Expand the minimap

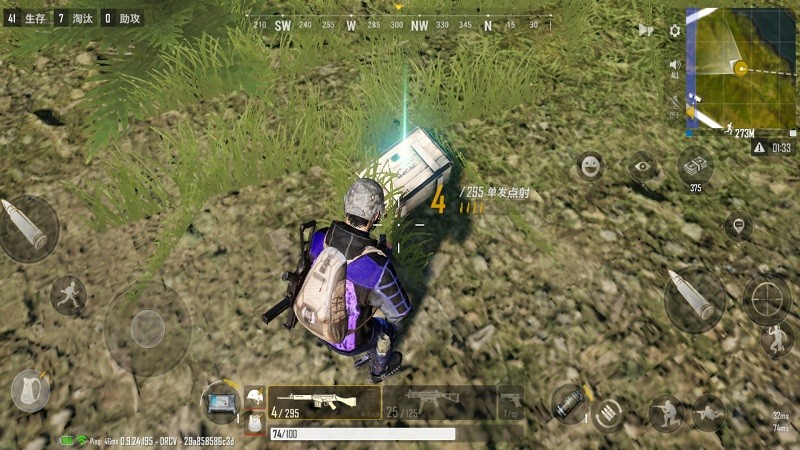coord(740,72)
